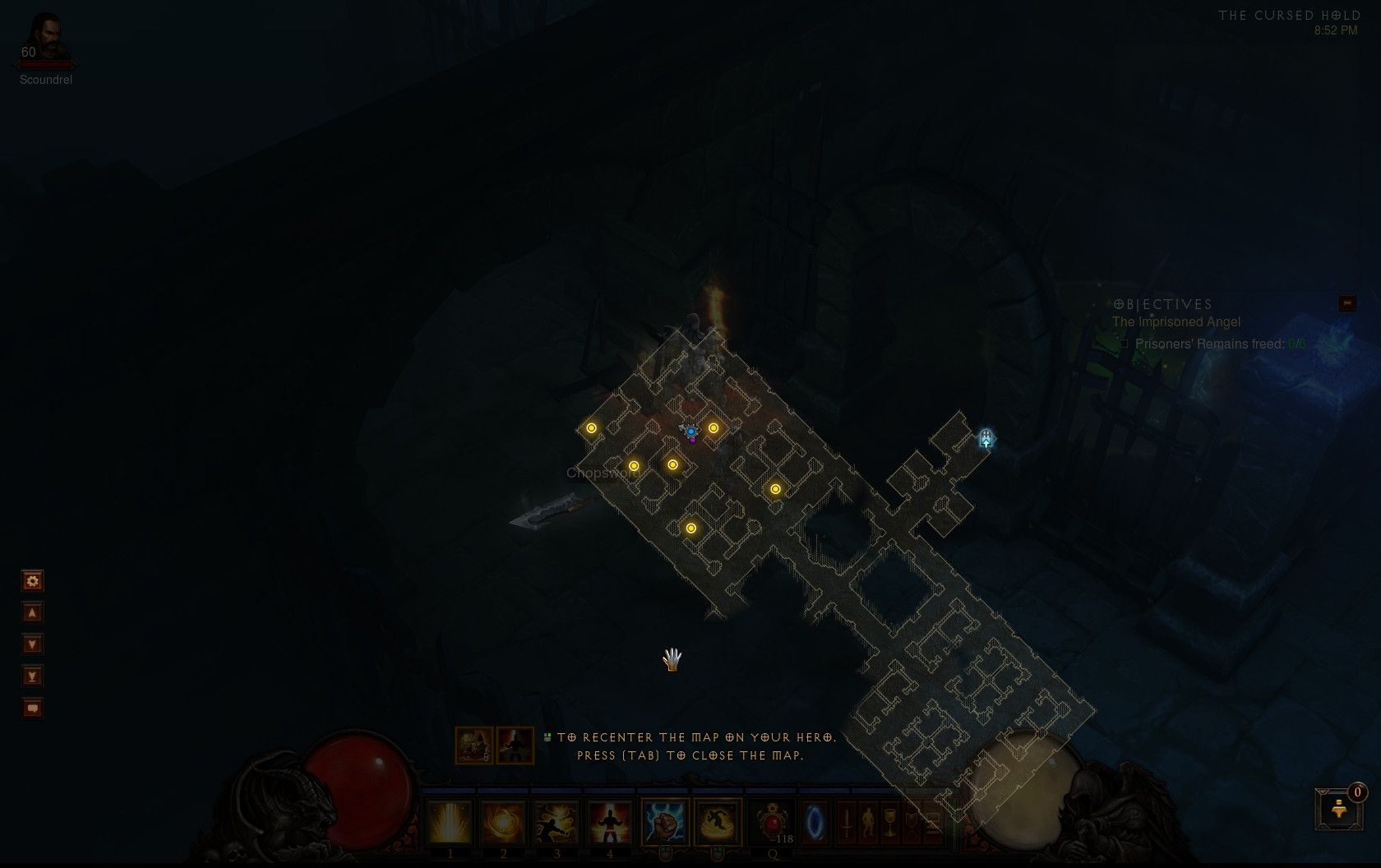Open chat via the speech bubble icon
Screen dimensions: 1381x868
click(31, 708)
